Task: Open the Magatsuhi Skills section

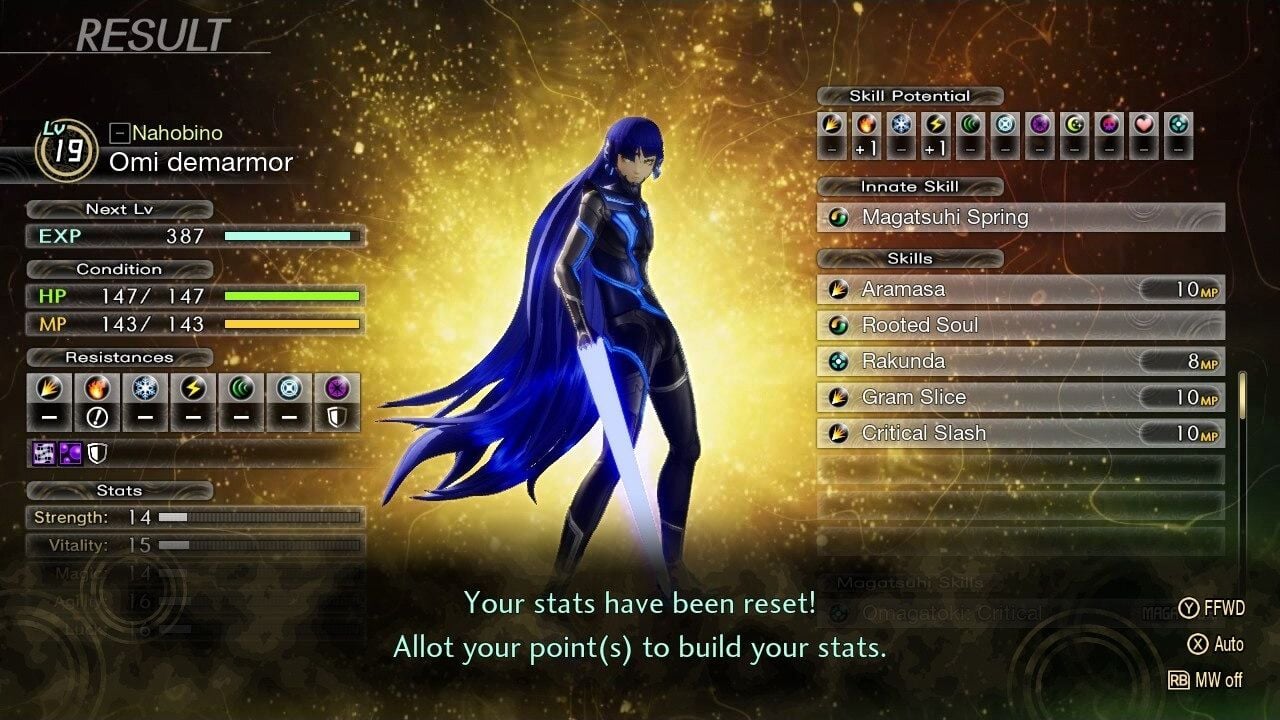Action: click(910, 582)
